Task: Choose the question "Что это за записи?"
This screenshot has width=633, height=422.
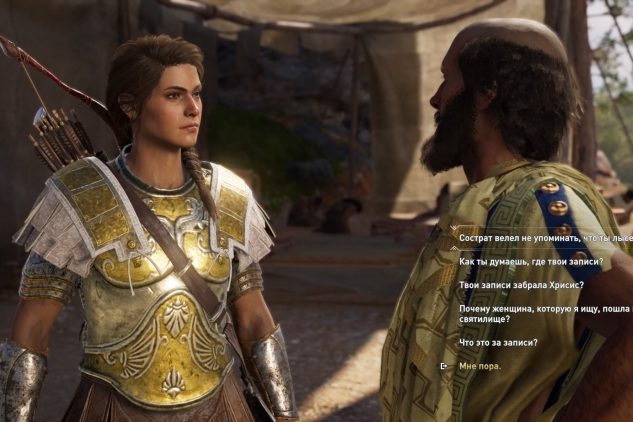Action: click(x=499, y=343)
